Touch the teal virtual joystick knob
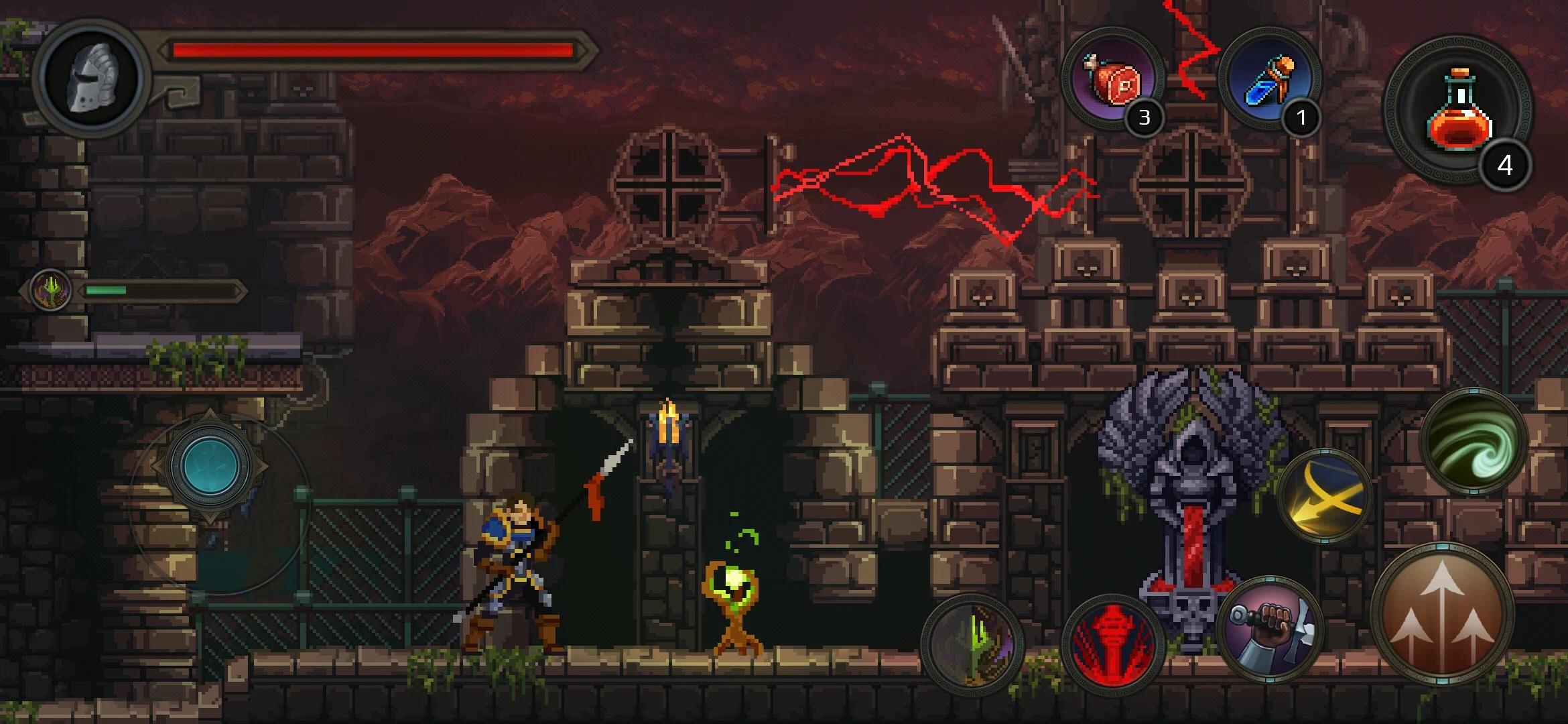Viewport: 1568px width, 724px height. [210, 465]
